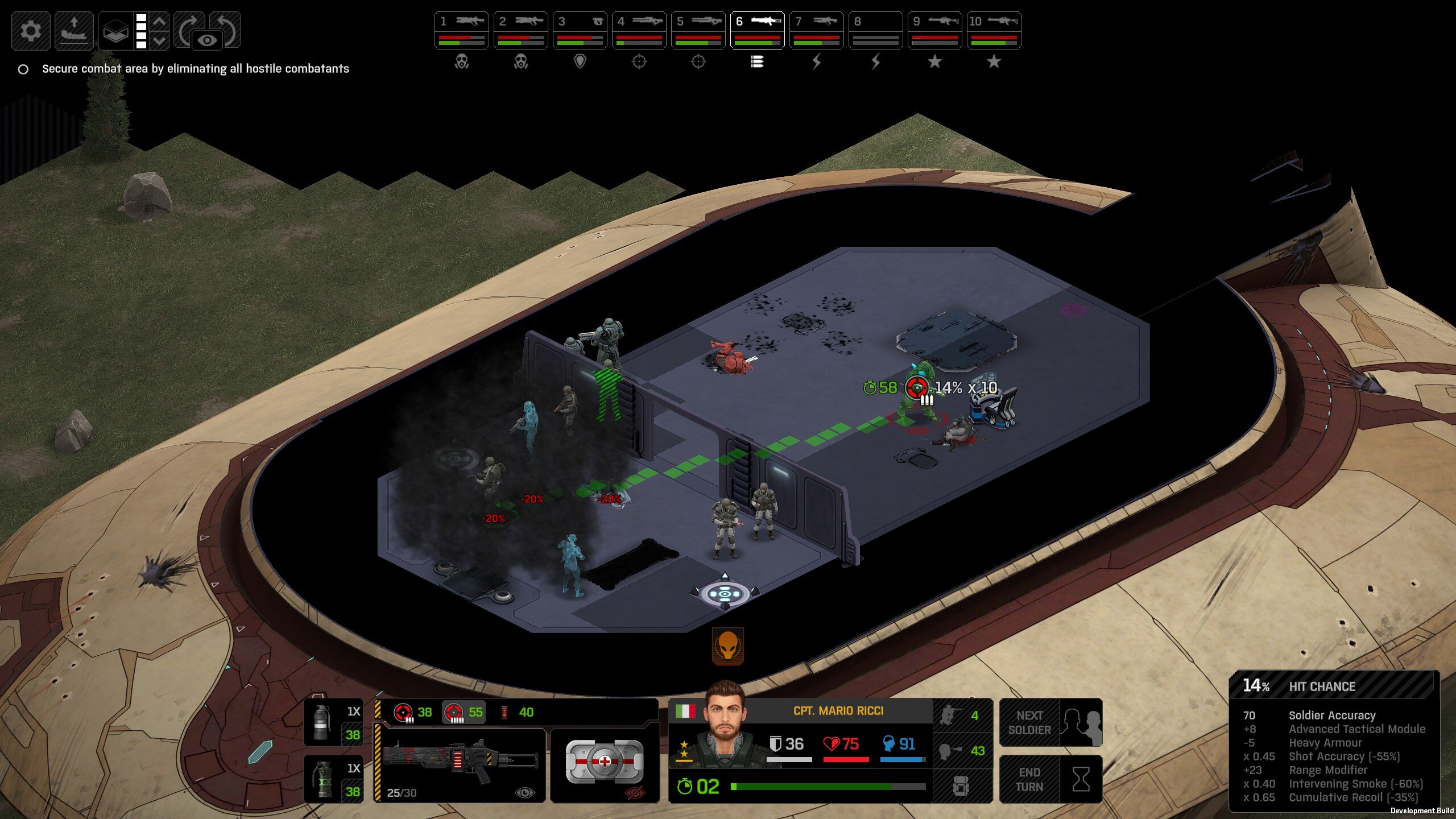
Task: Raise the camera view one level
Action: tap(160, 22)
